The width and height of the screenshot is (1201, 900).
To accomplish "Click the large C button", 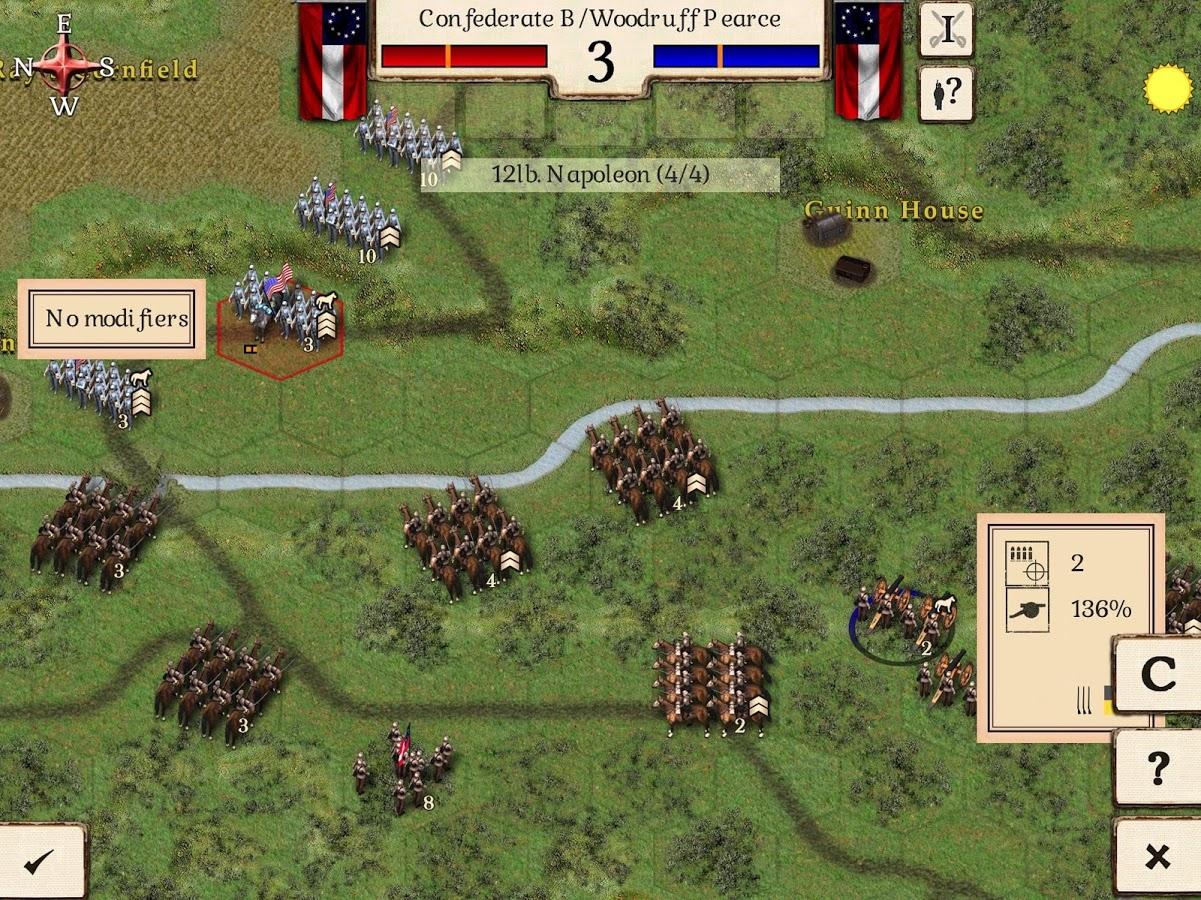I will 1158,675.
